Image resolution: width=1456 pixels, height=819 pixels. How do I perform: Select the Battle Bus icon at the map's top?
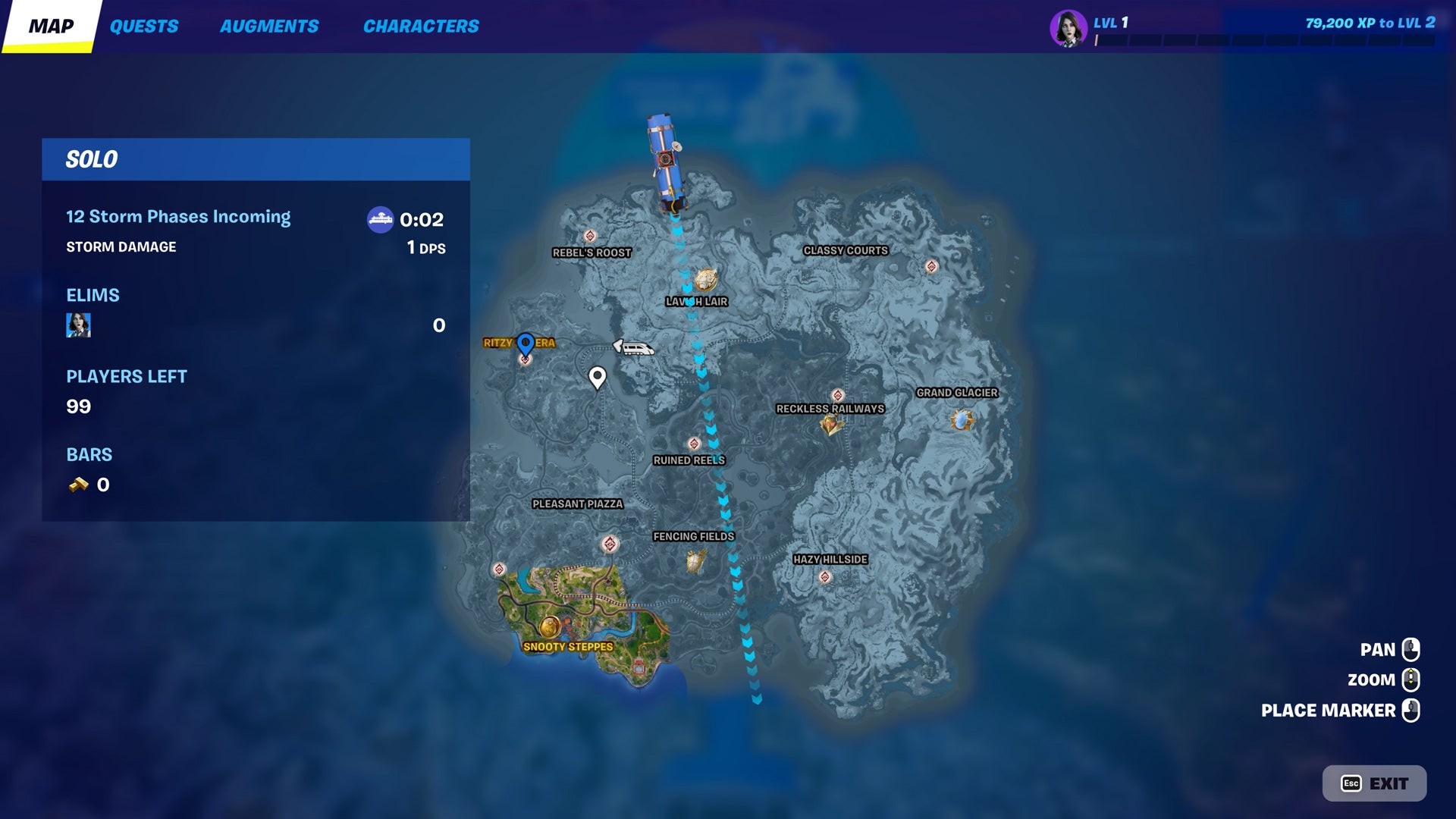pos(664,159)
